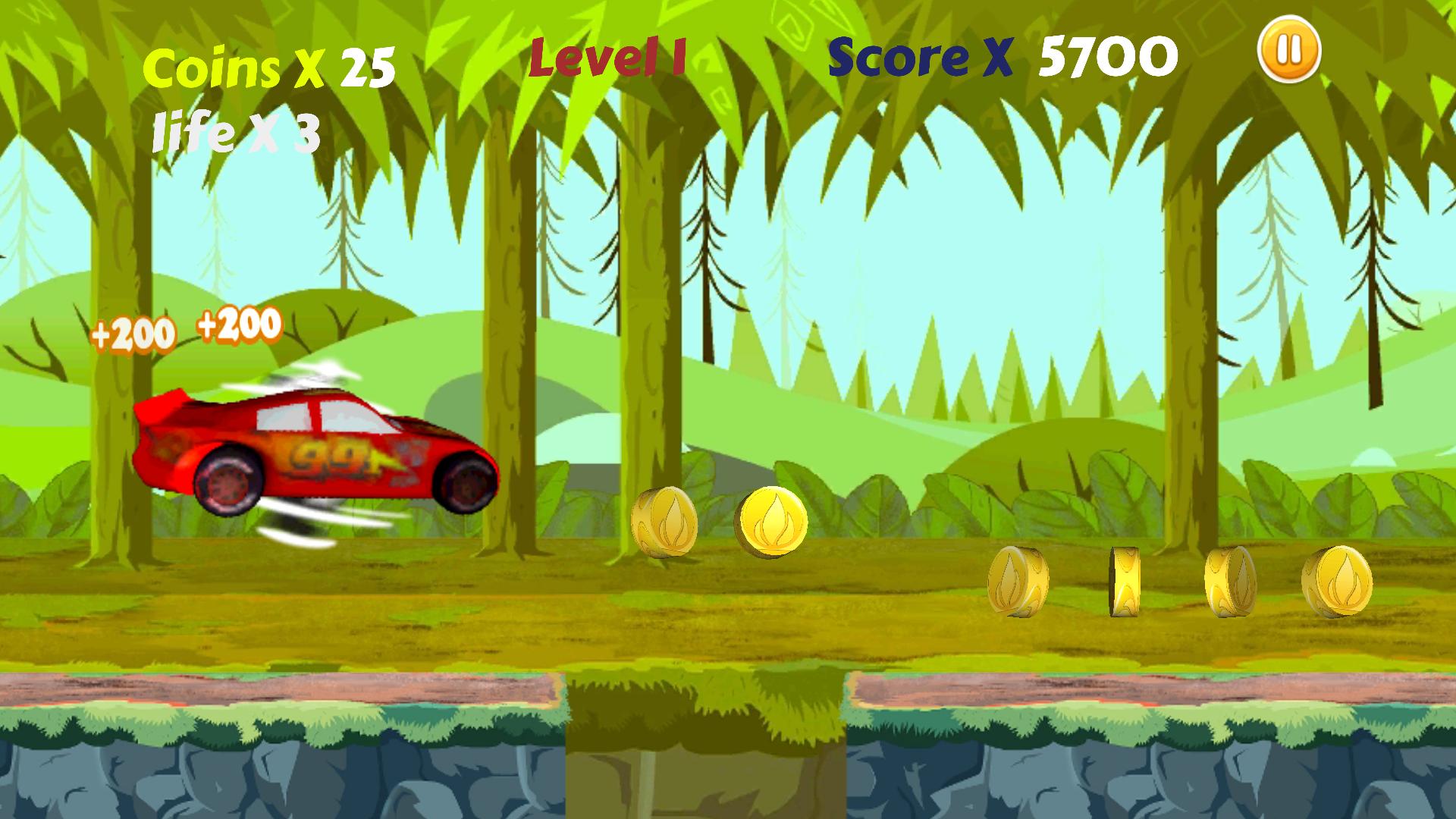The width and height of the screenshot is (1456, 819).
Task: Click the Level 1 label
Action: pyautogui.click(x=607, y=57)
